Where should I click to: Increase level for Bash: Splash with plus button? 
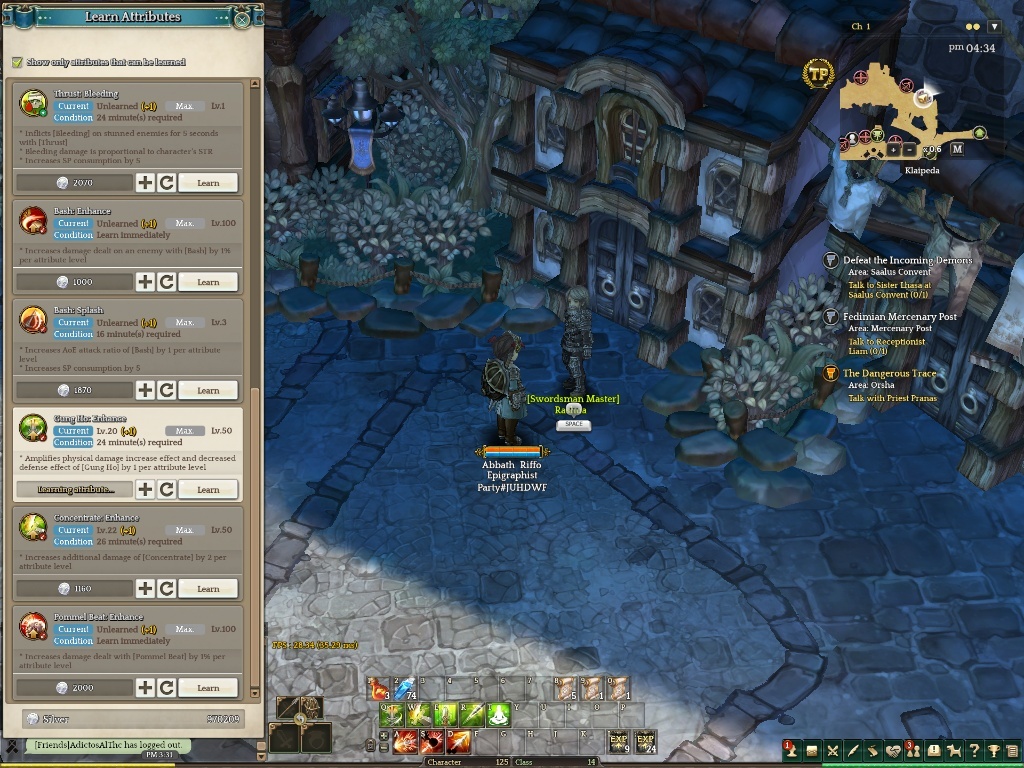[145, 390]
